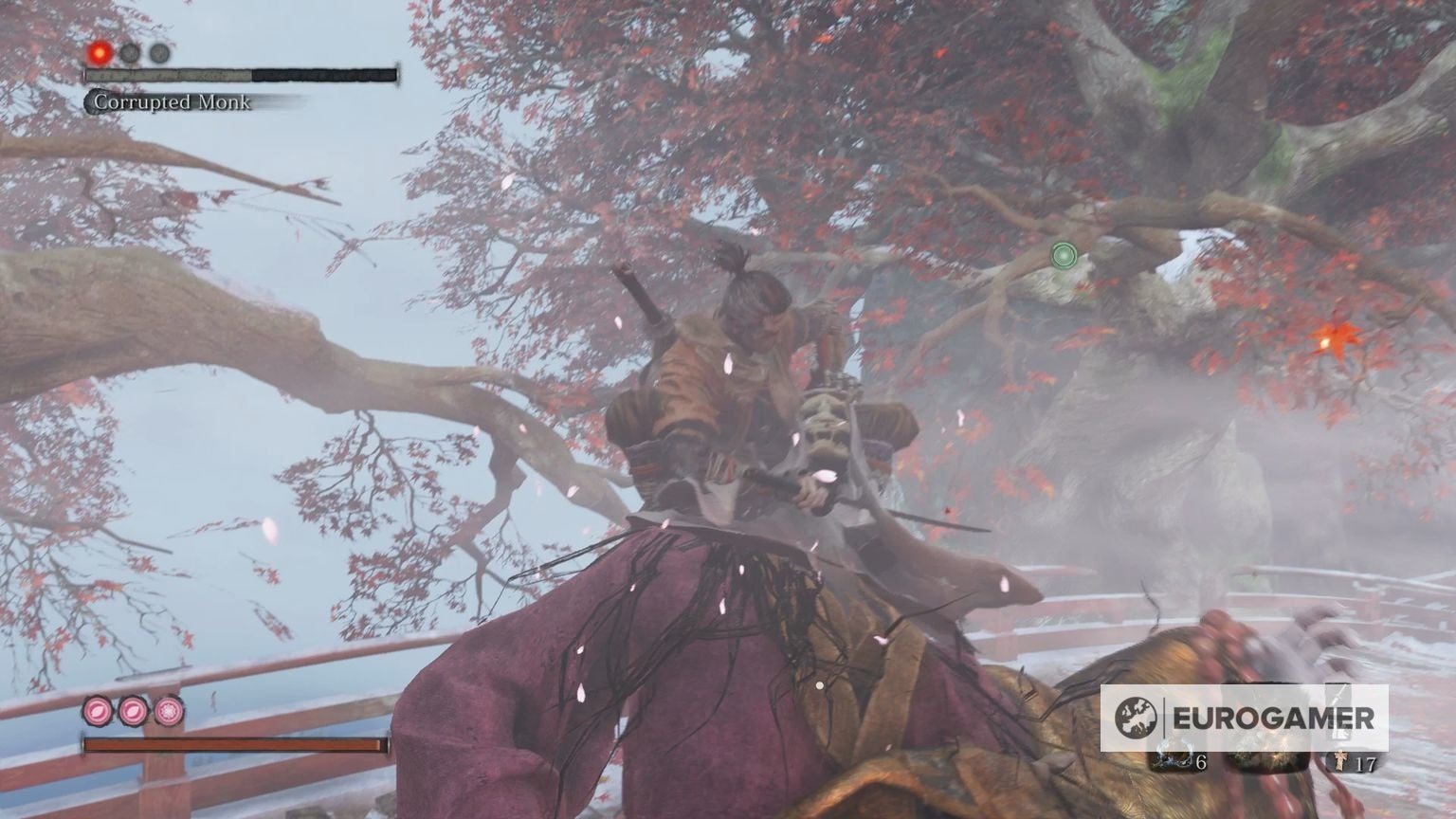The image size is (1456, 819).
Task: Toggle the rightmost grey deathblow marker
Action: pyautogui.click(x=158, y=53)
